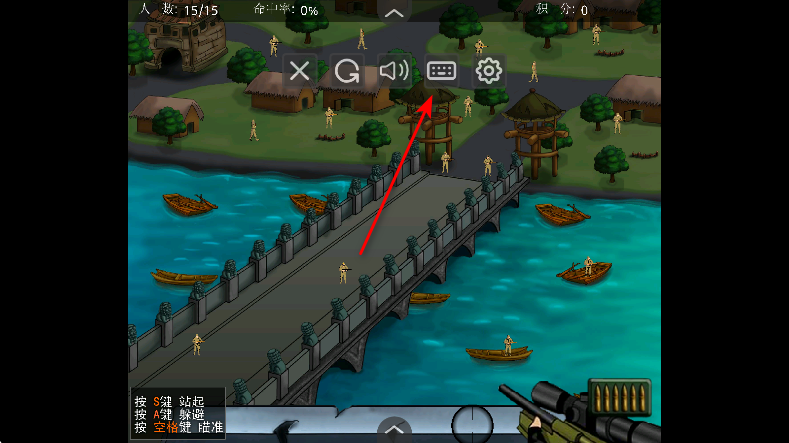Open the keyboard controls panel
This screenshot has width=789, height=443.
pos(441,71)
